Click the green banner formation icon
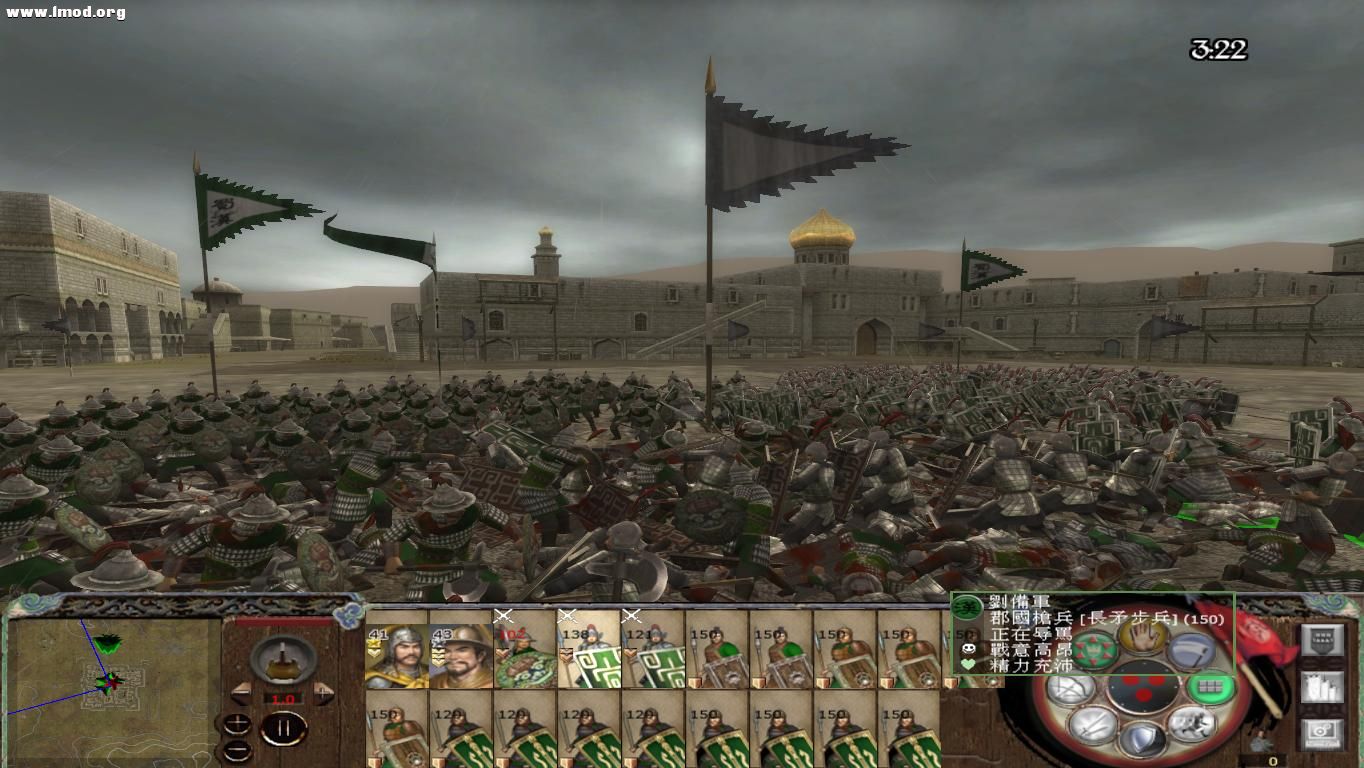Image resolution: width=1364 pixels, height=768 pixels. click(1094, 649)
